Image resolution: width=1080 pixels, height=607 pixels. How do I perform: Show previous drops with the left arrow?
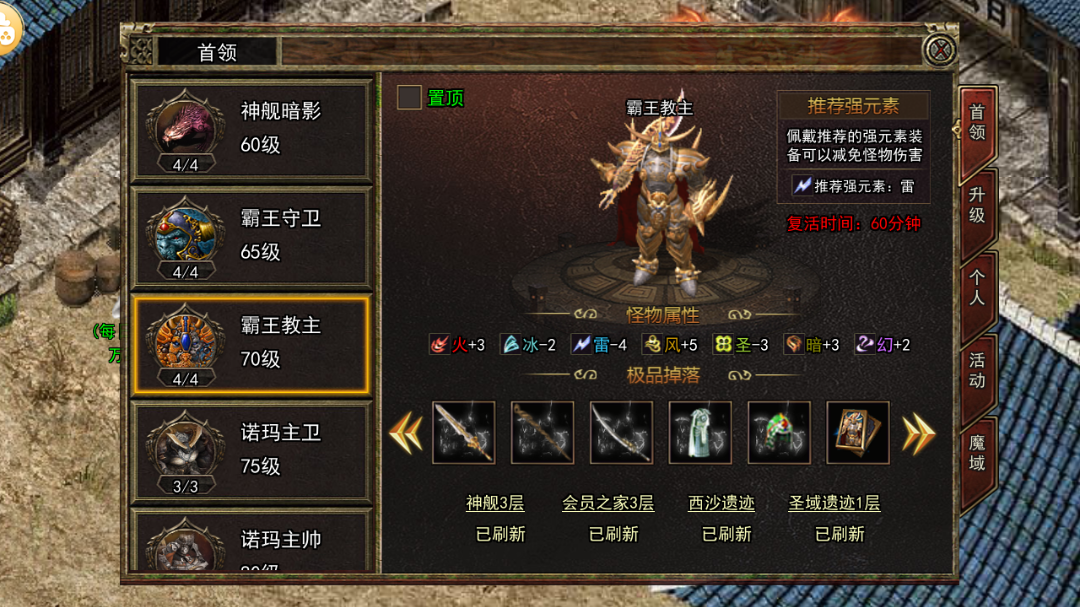(406, 433)
